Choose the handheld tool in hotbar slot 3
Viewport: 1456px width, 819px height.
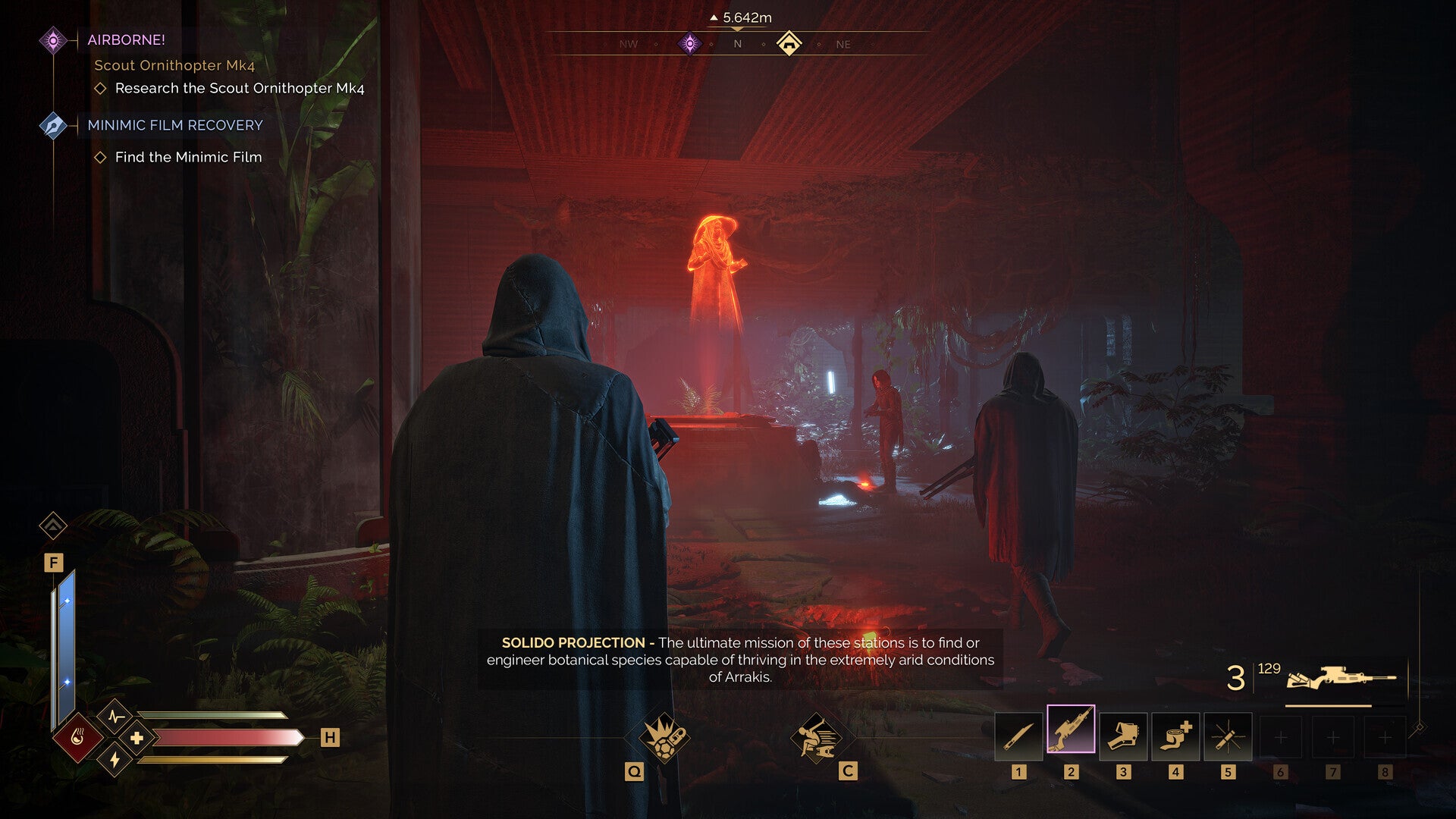(1122, 736)
